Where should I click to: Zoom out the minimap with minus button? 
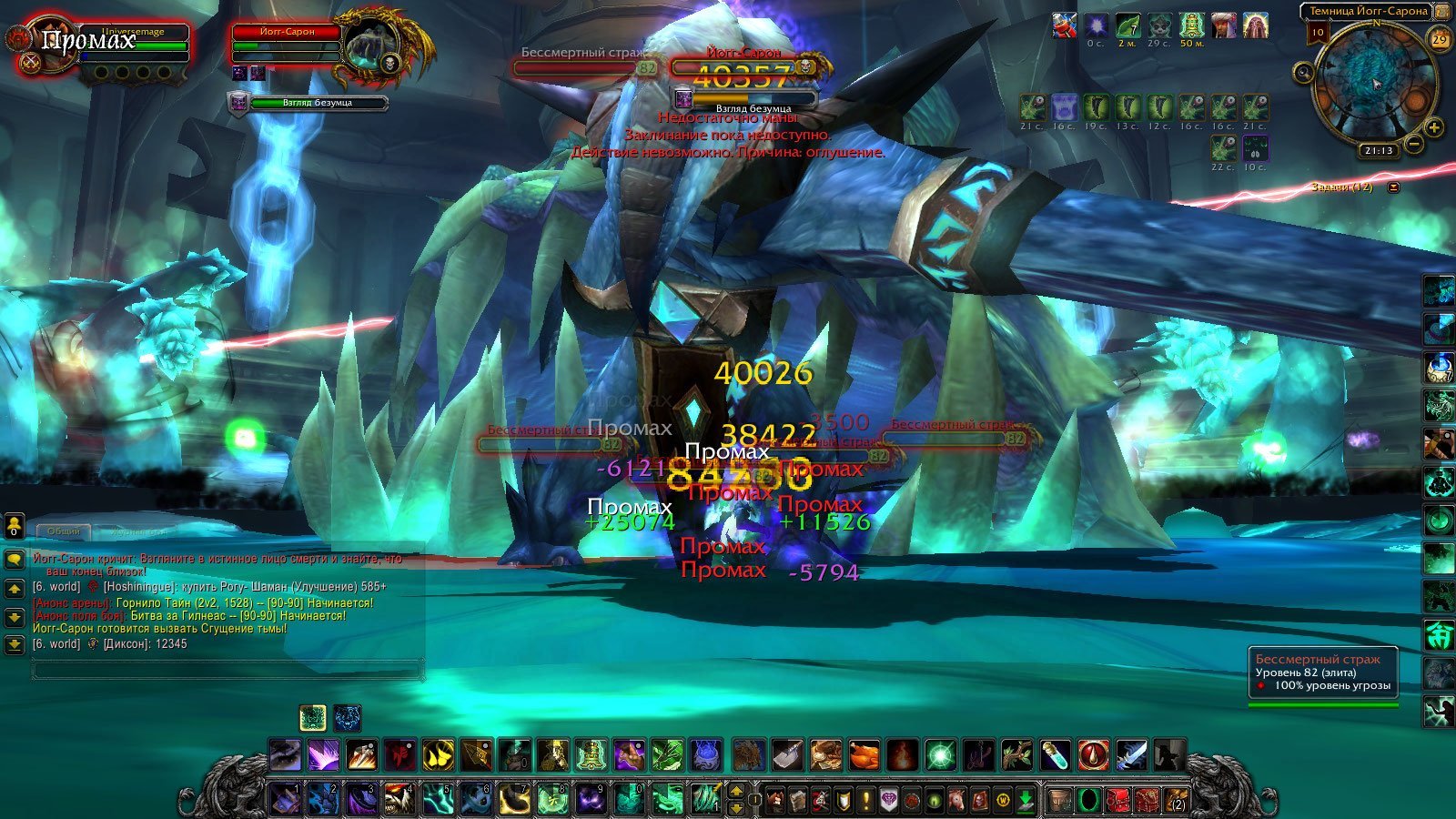1414,144
